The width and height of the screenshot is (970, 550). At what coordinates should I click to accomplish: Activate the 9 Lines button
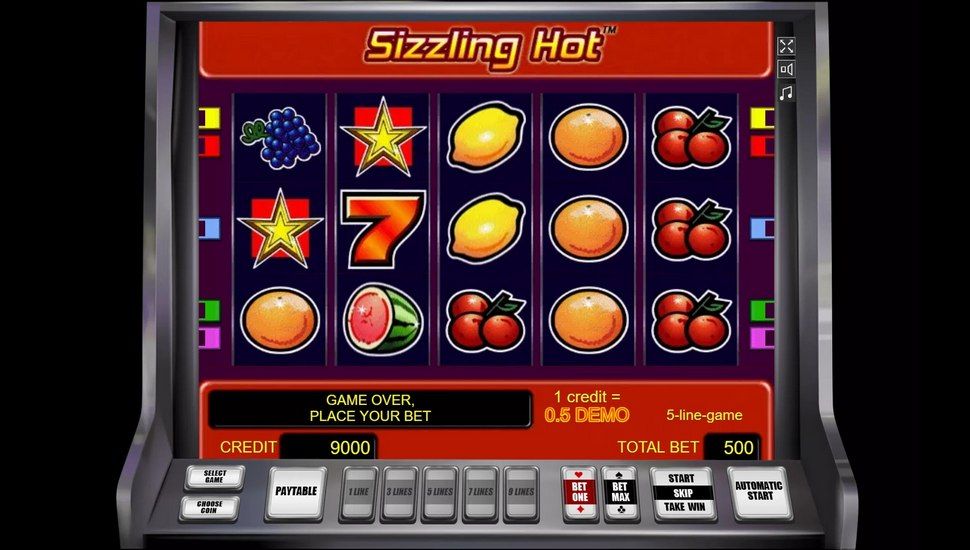[x=522, y=492]
